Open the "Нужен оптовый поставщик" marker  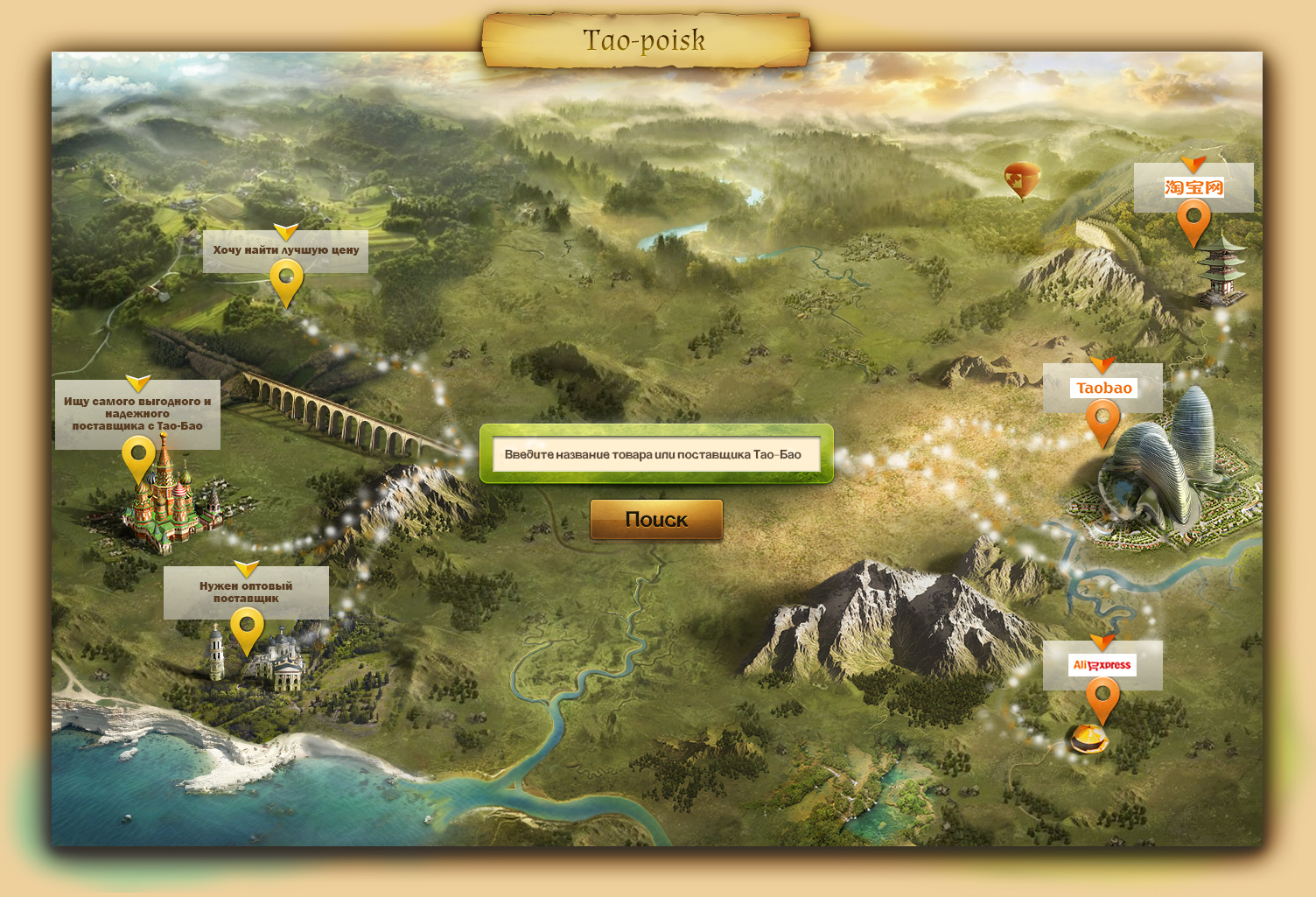(247, 627)
